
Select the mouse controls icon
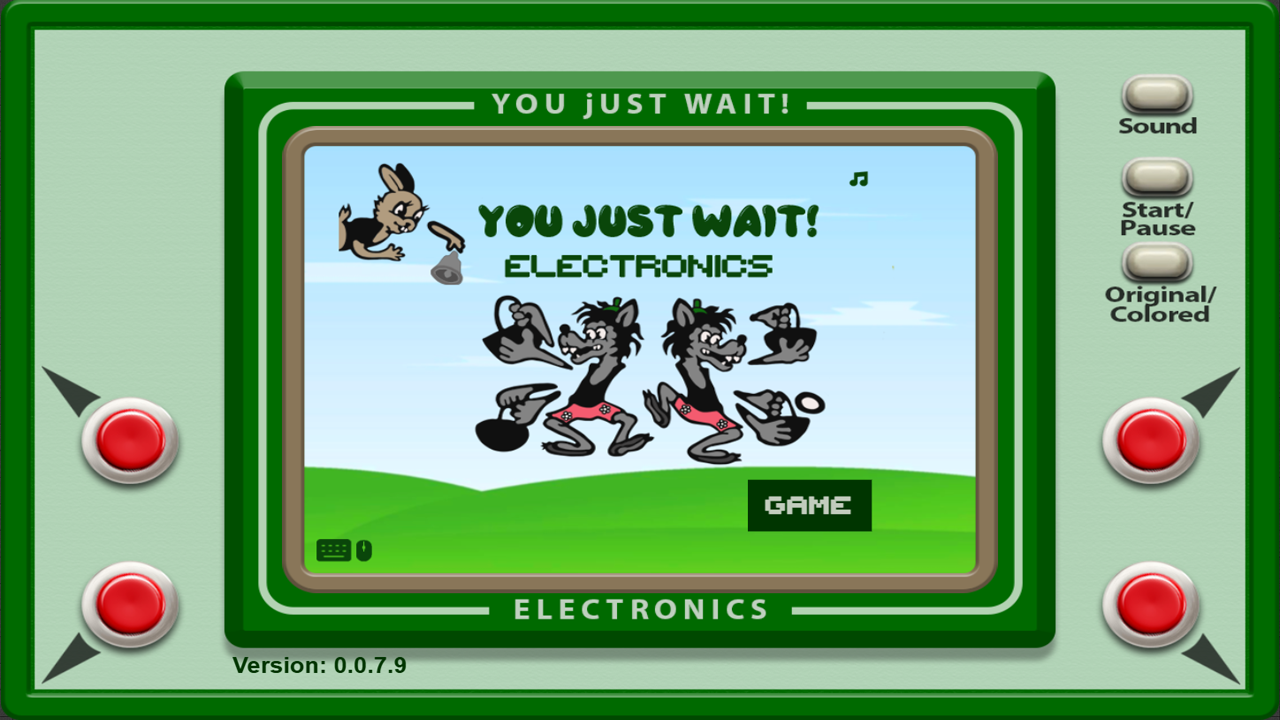362,548
